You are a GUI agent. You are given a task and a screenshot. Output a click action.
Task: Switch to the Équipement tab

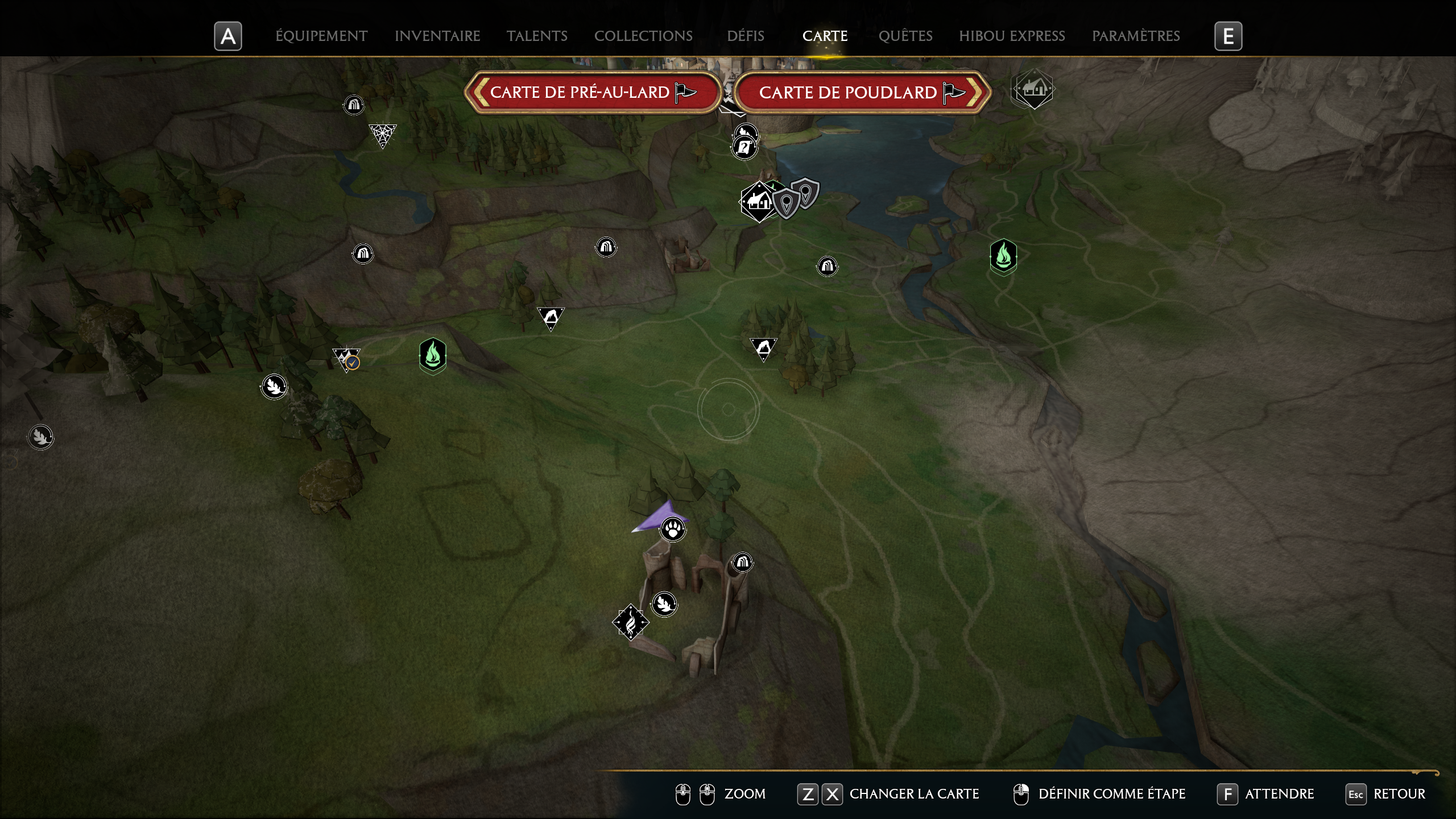321,36
